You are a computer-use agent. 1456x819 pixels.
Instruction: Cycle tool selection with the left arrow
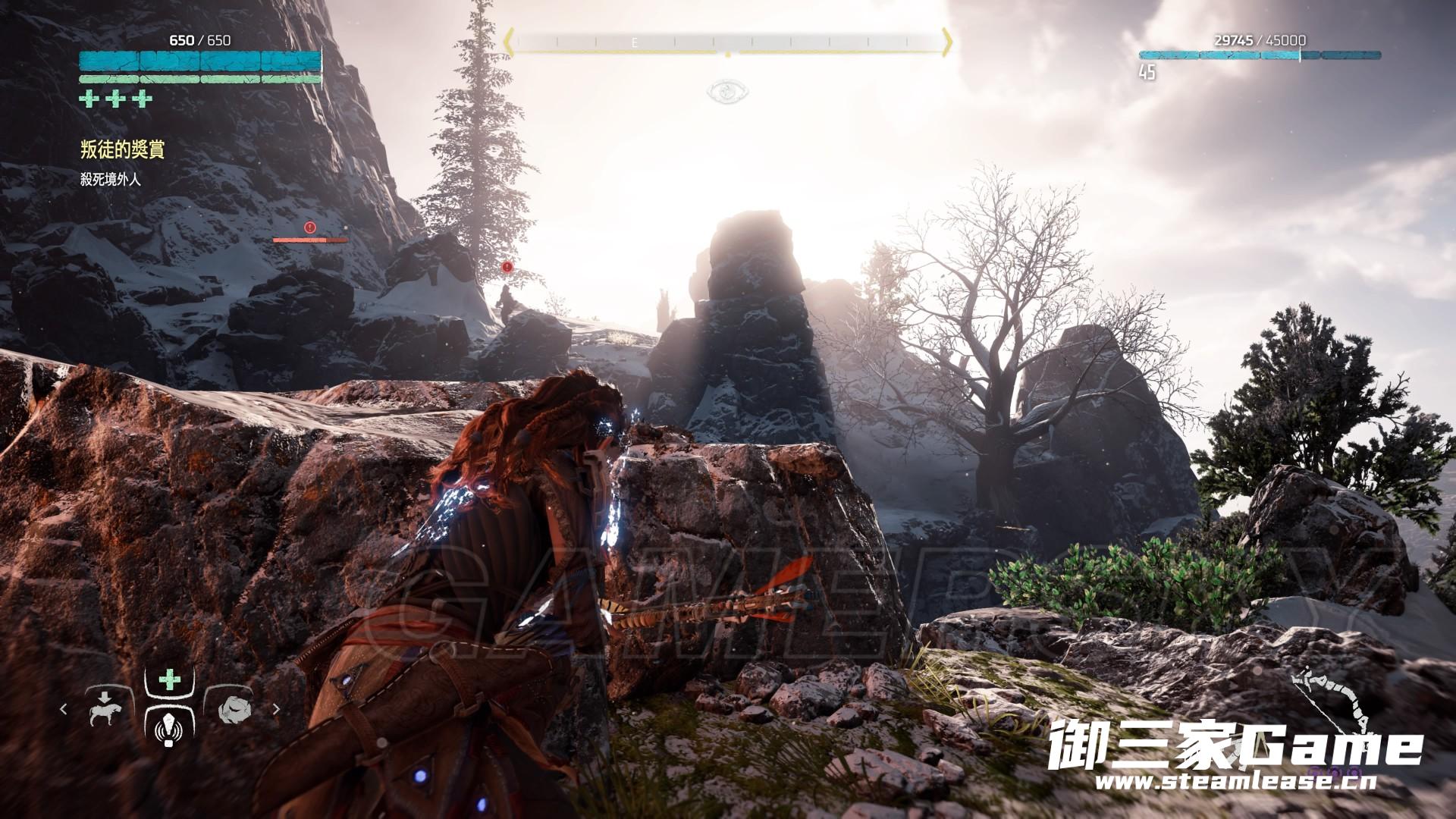(x=64, y=709)
